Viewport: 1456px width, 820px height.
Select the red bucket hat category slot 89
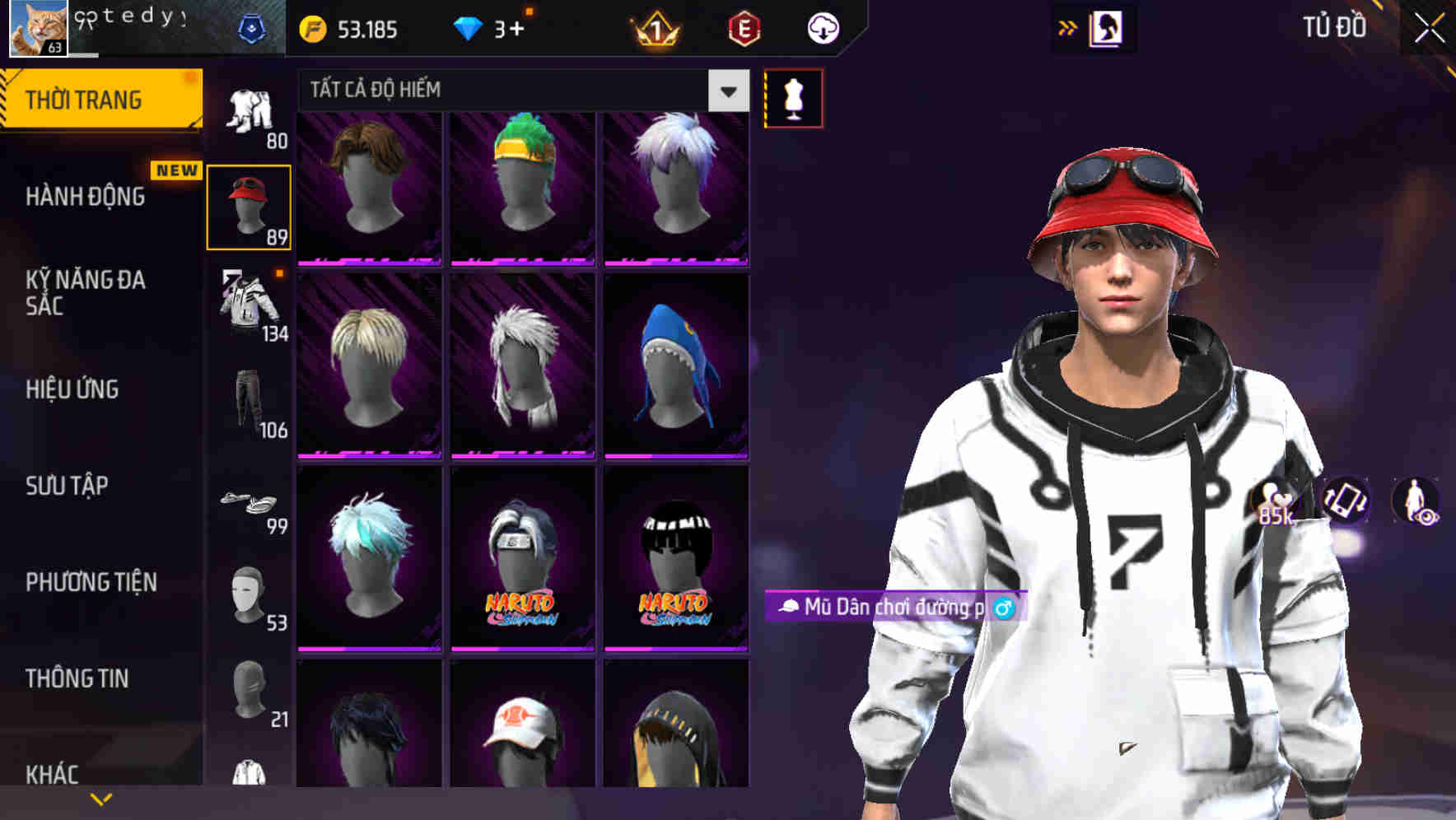250,206
